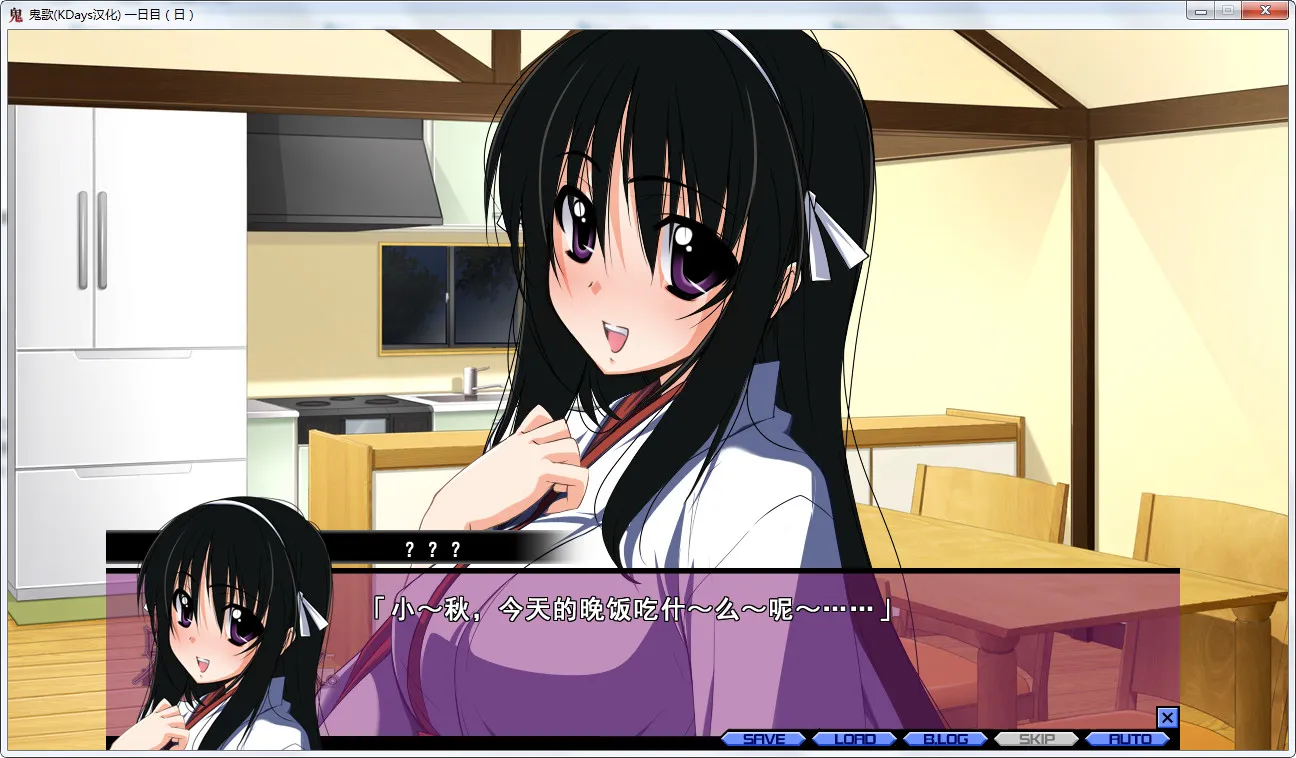Viewport: 1296px width, 758px height.
Task: Minimize the game window
Action: pos(1201,11)
